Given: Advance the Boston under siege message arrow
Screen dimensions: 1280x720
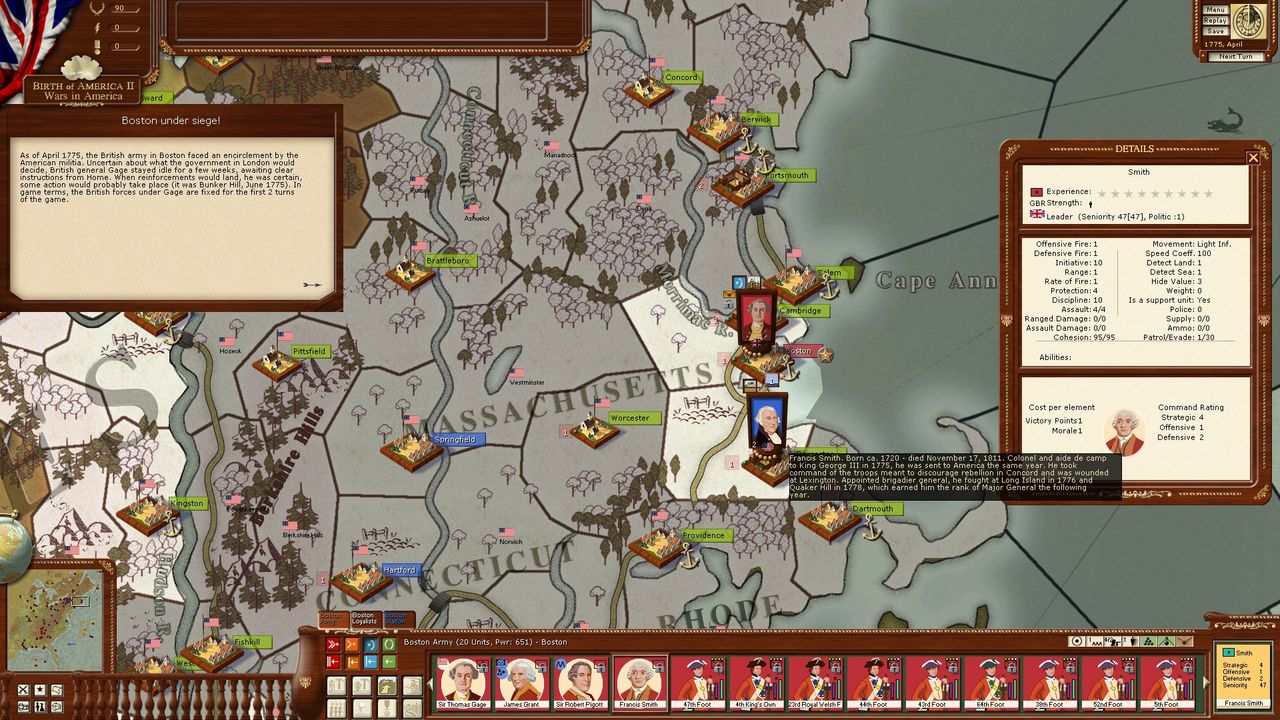Looking at the screenshot, I should (312, 285).
